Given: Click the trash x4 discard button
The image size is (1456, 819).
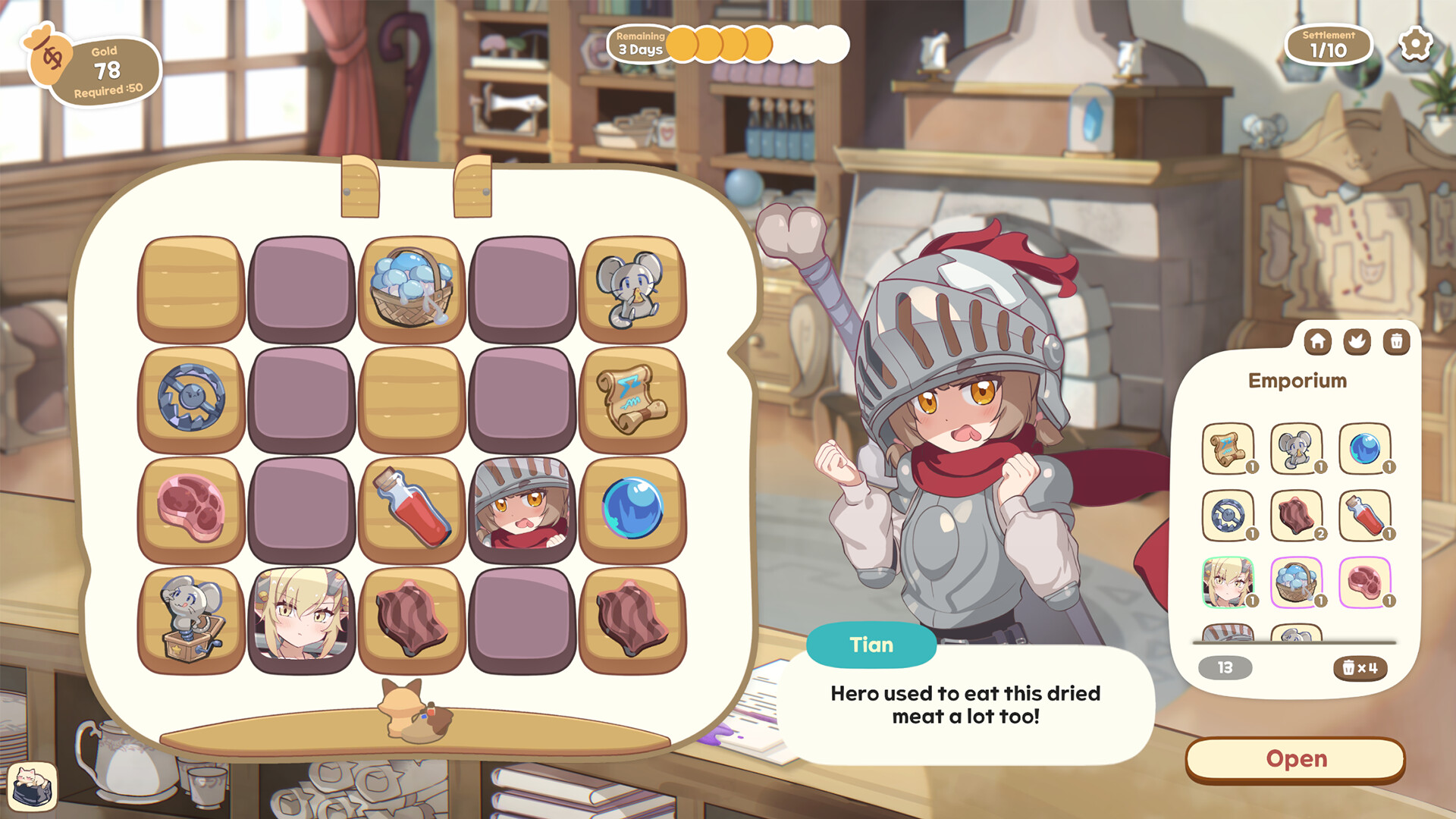Looking at the screenshot, I should coord(1358,668).
